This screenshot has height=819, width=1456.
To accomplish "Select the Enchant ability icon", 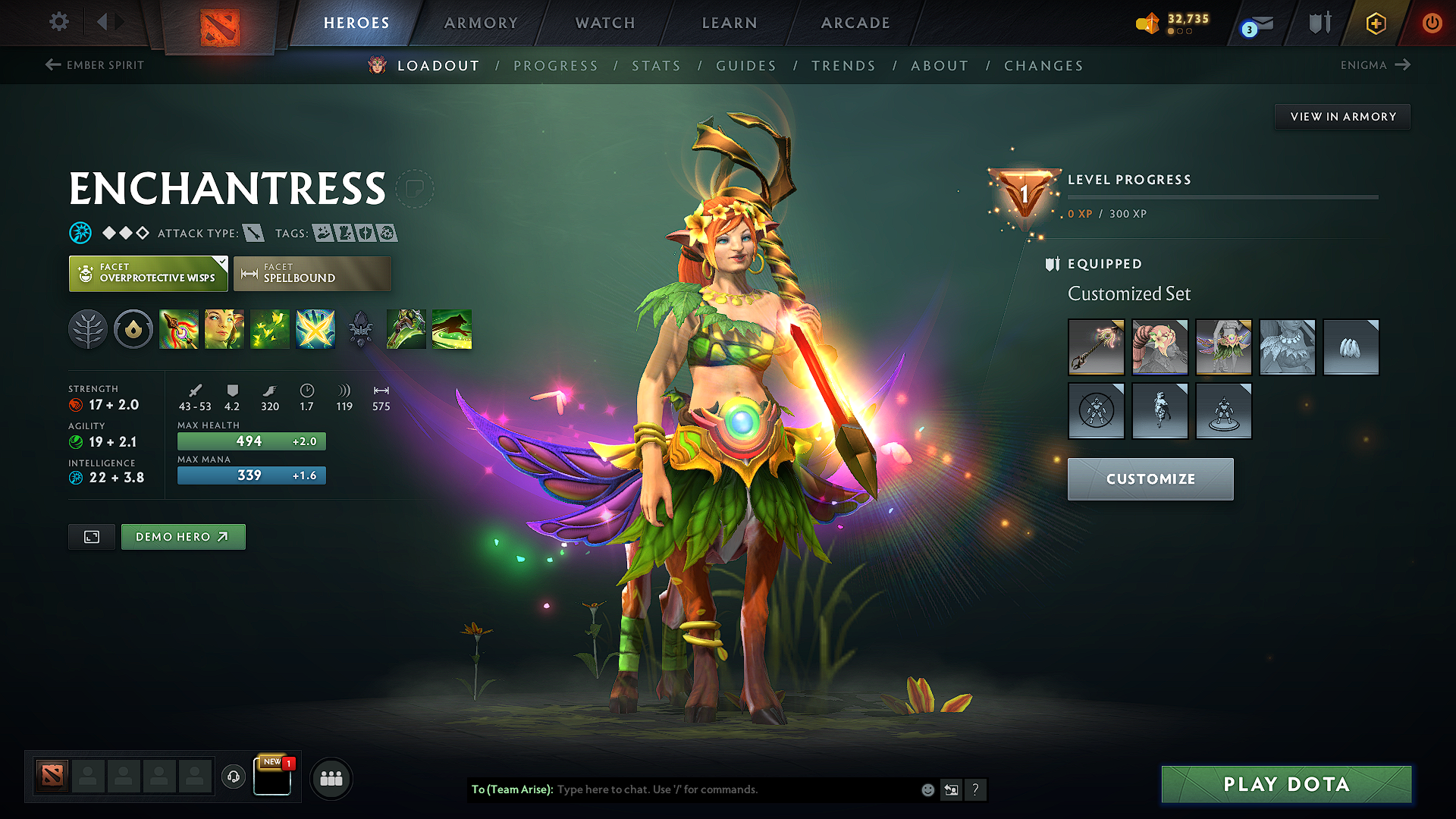I will (x=224, y=329).
